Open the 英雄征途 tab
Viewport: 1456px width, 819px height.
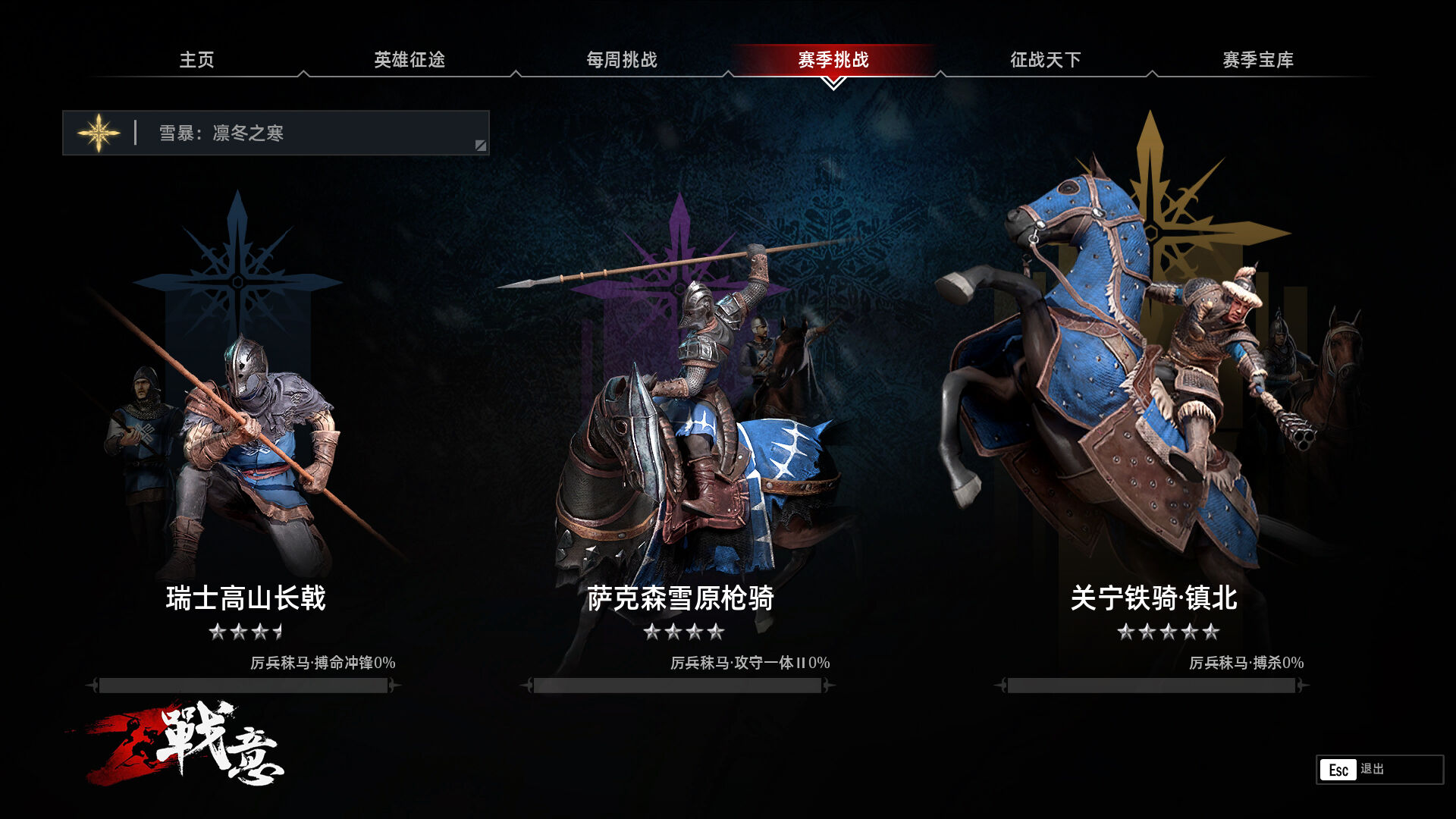(409, 60)
